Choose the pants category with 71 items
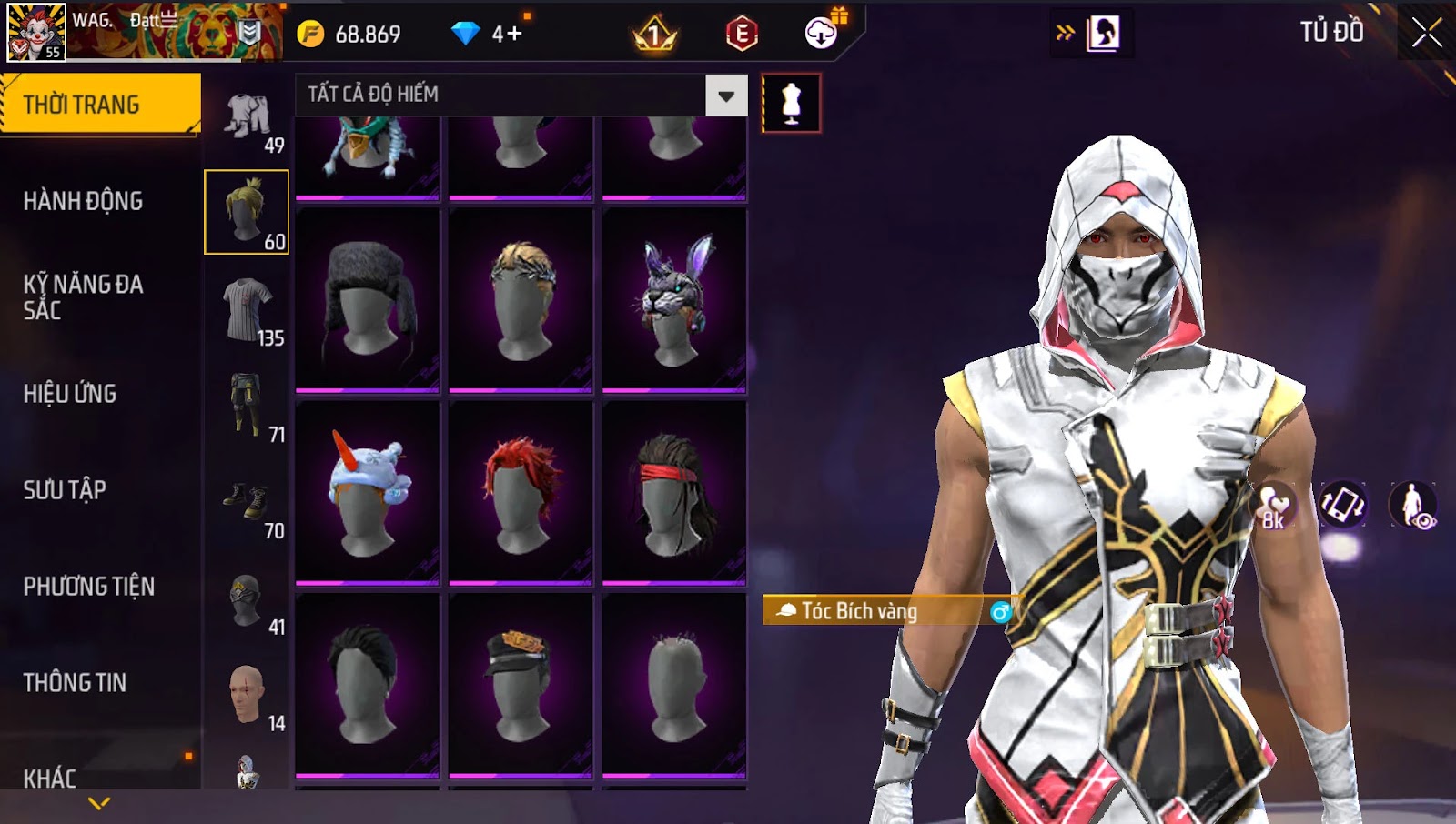 pyautogui.click(x=248, y=407)
